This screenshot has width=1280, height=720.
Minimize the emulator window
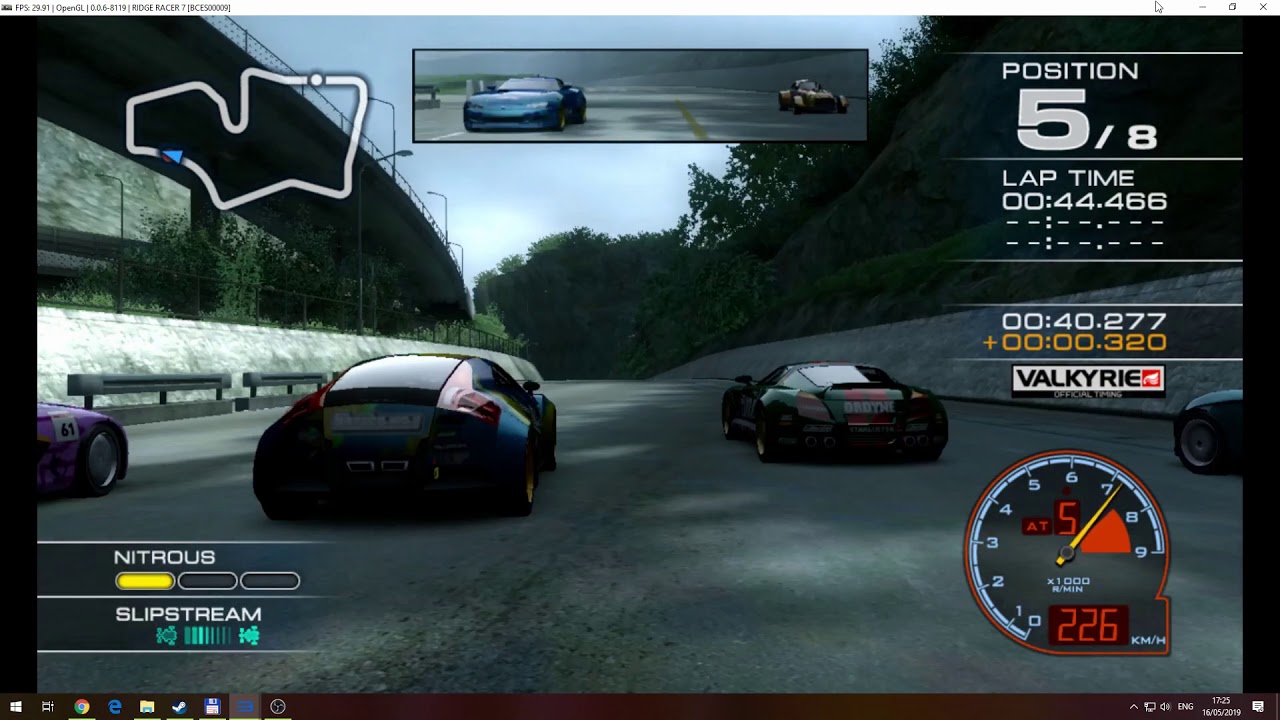(1202, 7)
